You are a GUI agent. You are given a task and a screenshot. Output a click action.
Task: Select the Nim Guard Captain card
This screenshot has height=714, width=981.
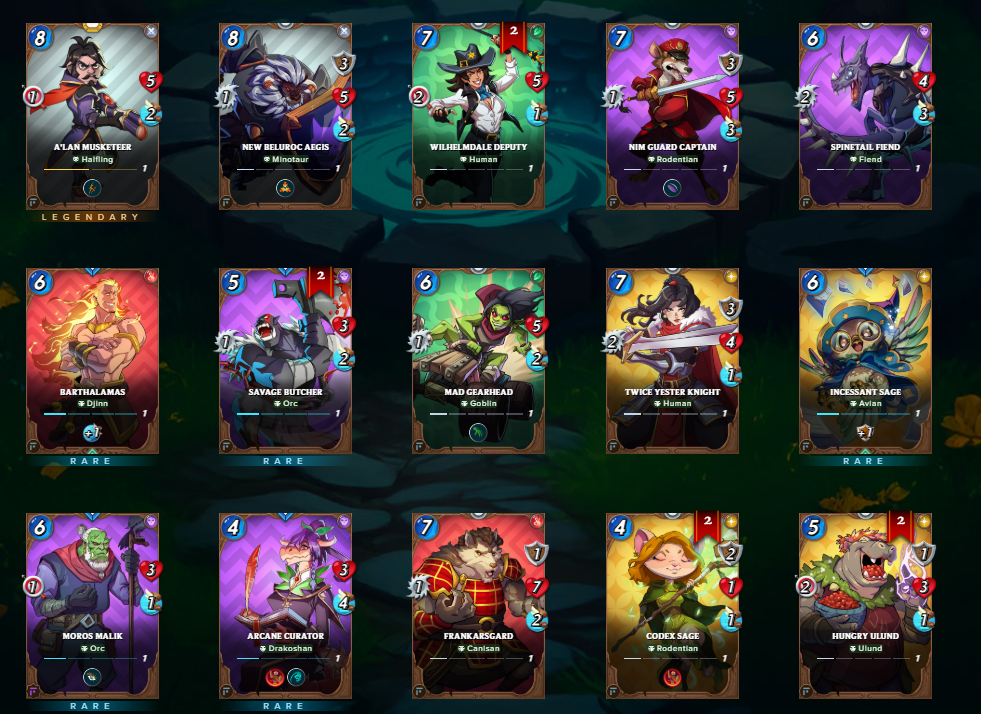tap(672, 115)
